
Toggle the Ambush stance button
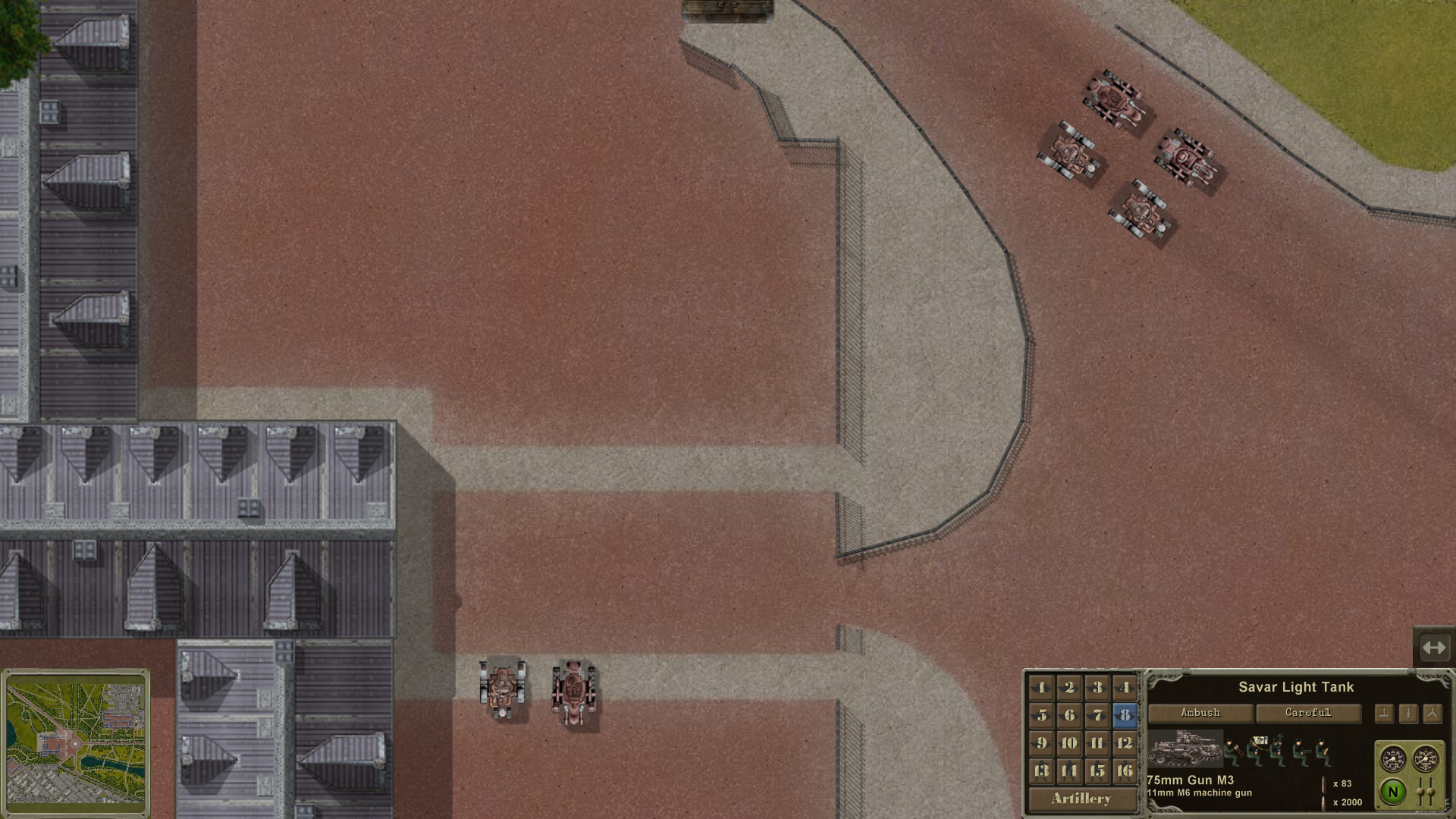1200,713
